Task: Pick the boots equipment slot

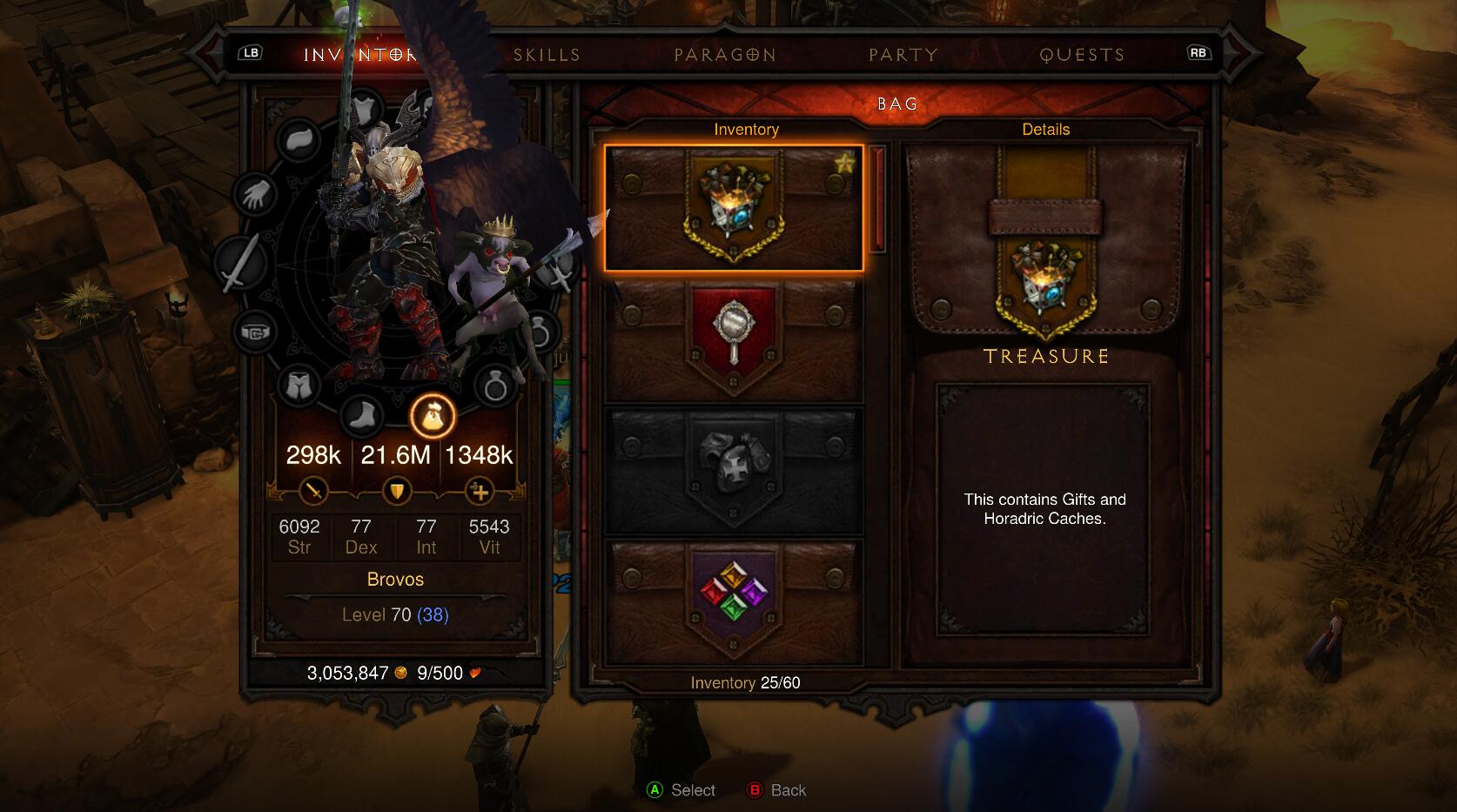Action: pos(361,416)
